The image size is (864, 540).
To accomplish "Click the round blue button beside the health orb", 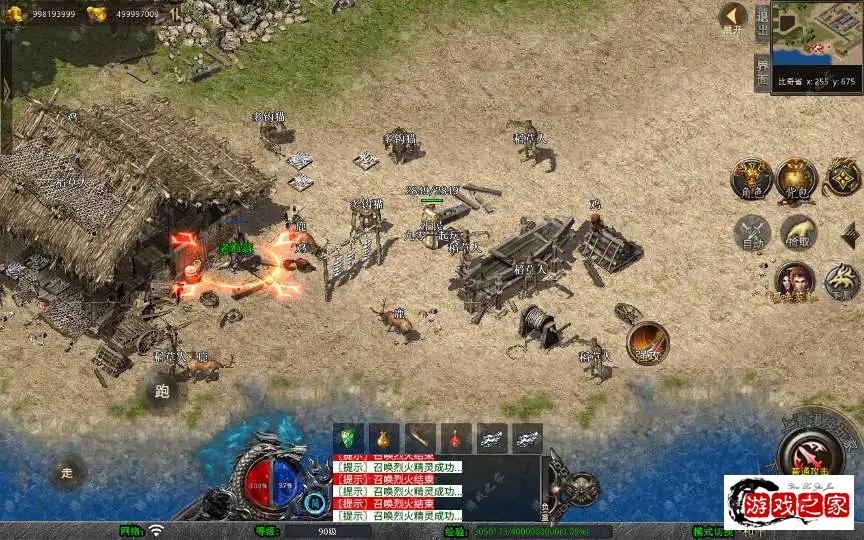I will pyautogui.click(x=316, y=501).
